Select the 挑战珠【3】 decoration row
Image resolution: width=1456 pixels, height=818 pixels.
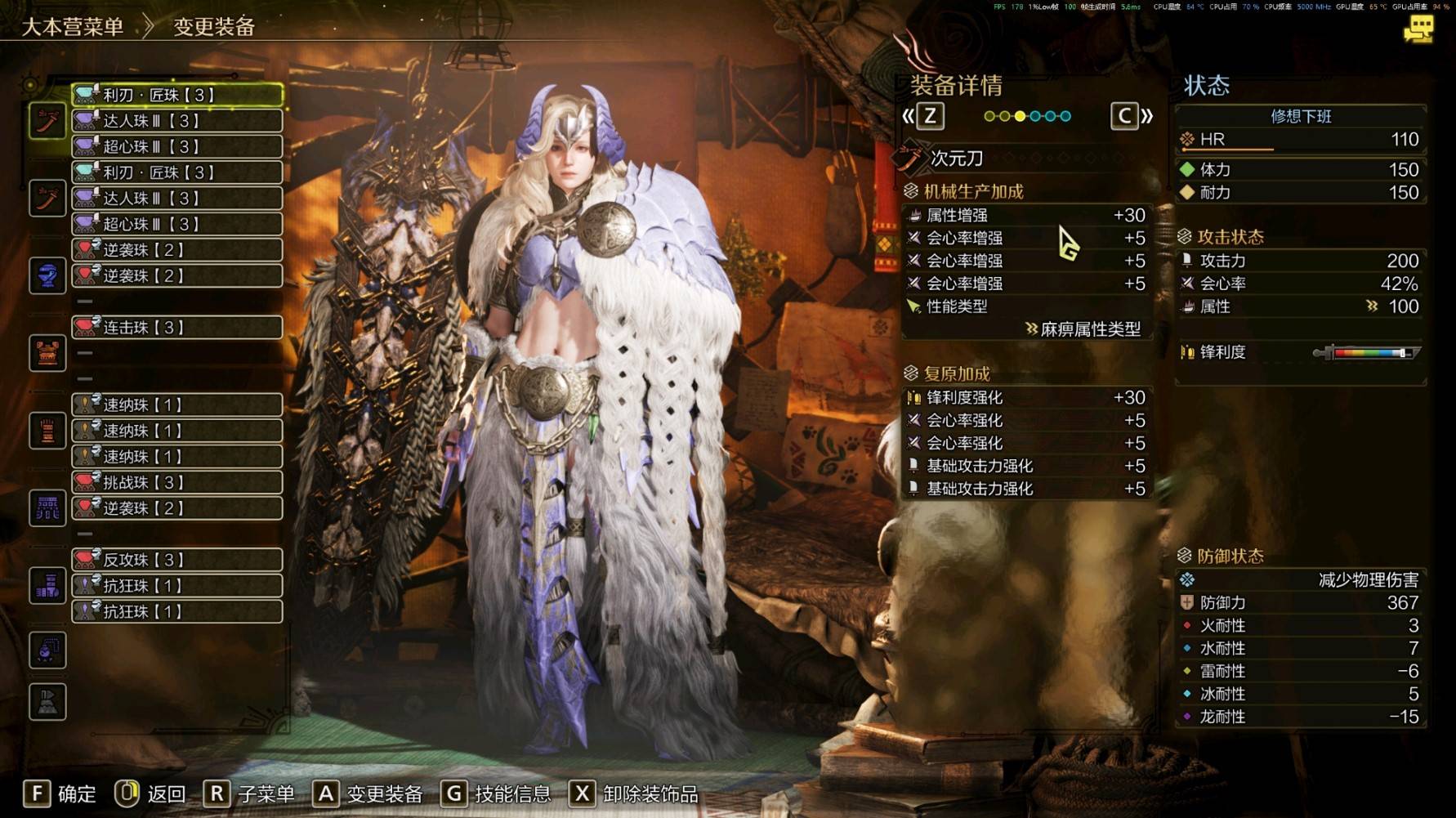coord(177,482)
